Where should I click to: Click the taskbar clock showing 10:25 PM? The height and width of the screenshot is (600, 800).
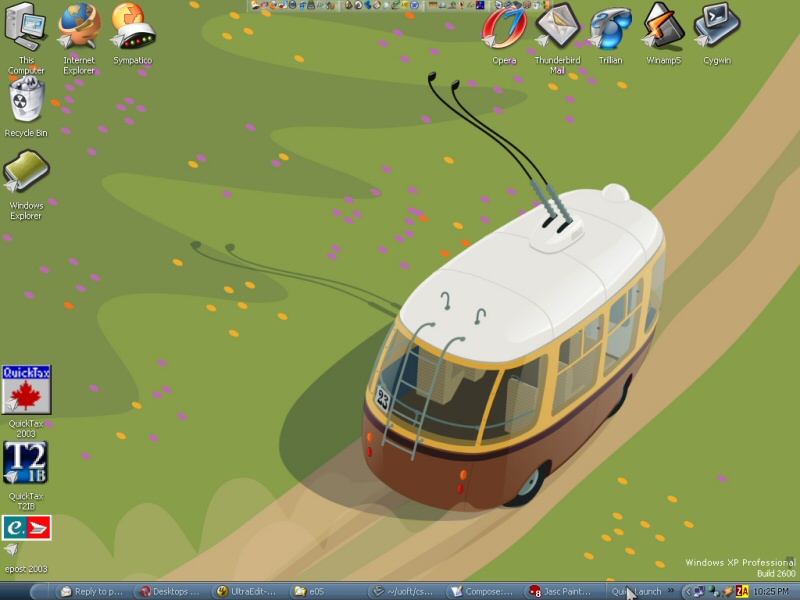point(772,591)
